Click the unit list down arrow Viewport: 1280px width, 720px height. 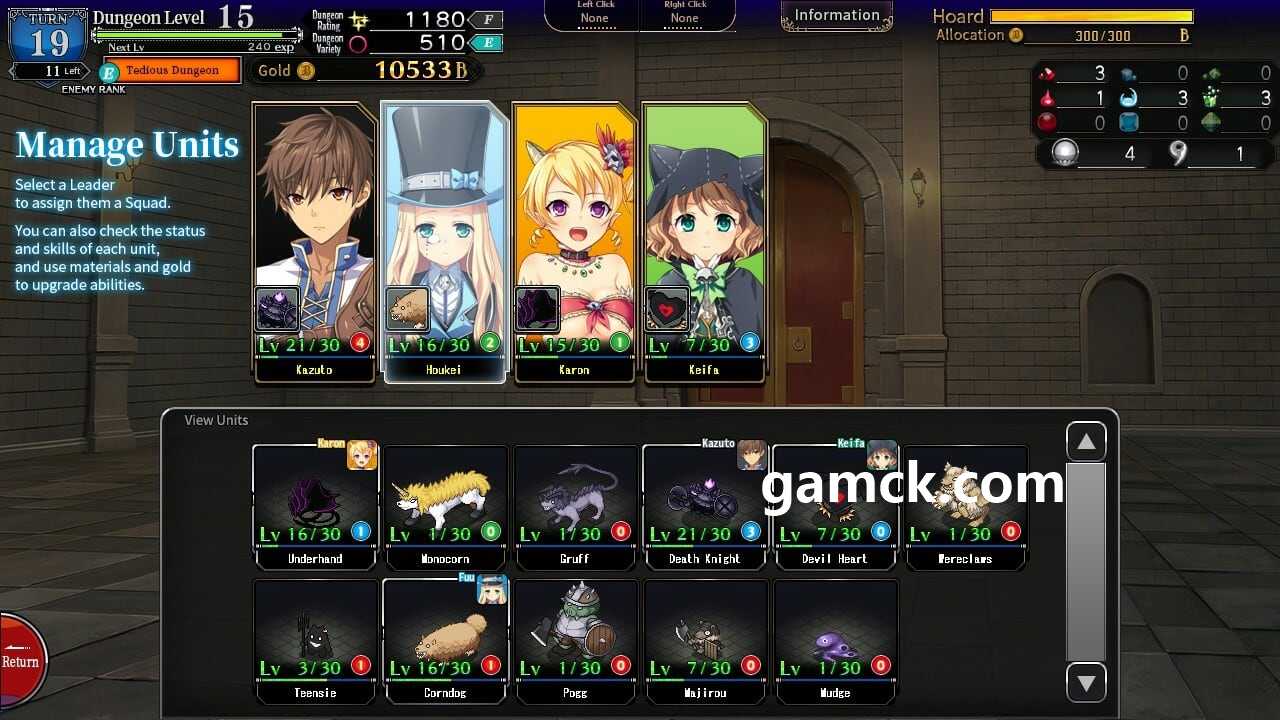[x=1086, y=683]
